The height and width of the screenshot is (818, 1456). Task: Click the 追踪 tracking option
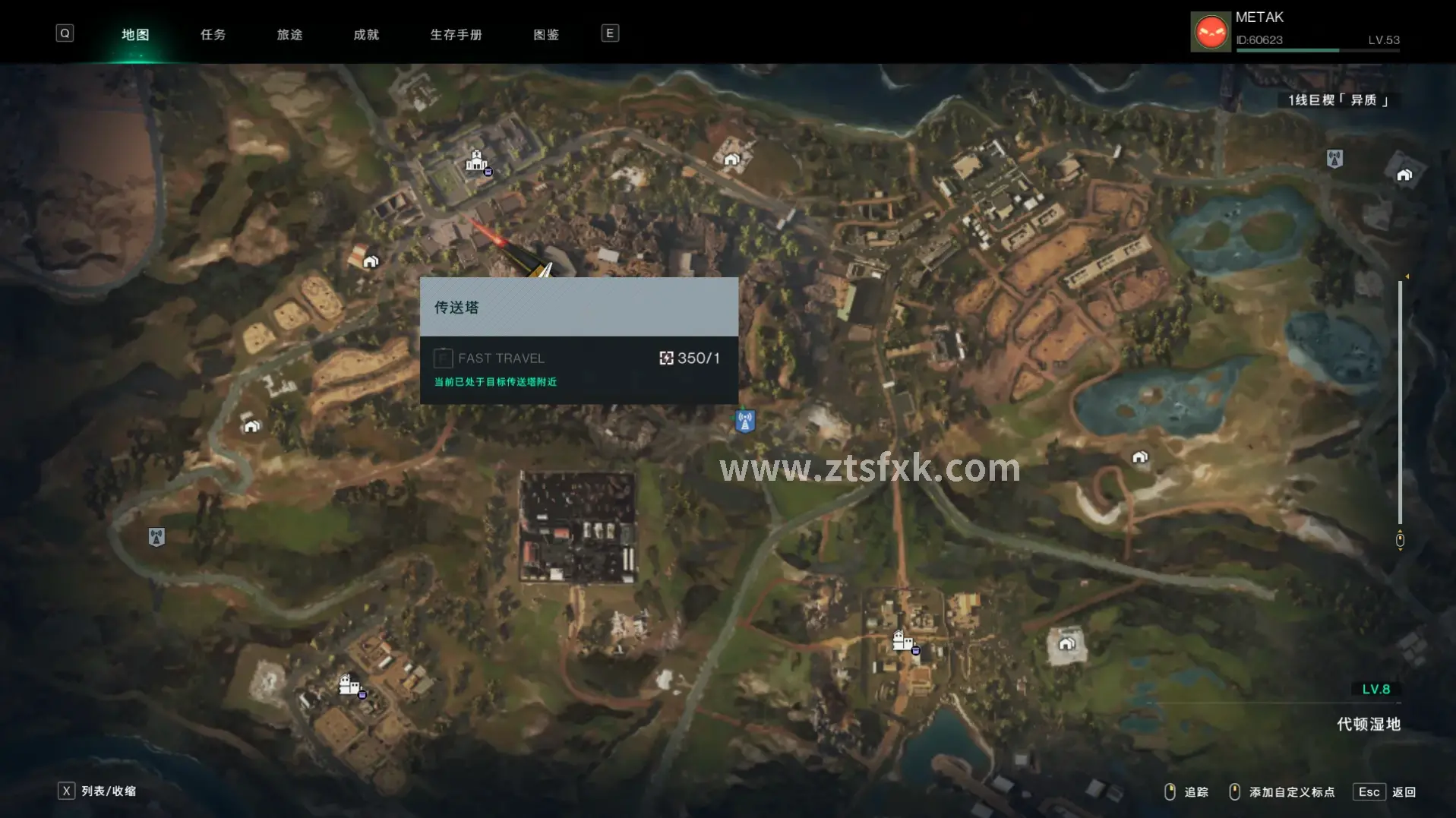(x=1186, y=792)
